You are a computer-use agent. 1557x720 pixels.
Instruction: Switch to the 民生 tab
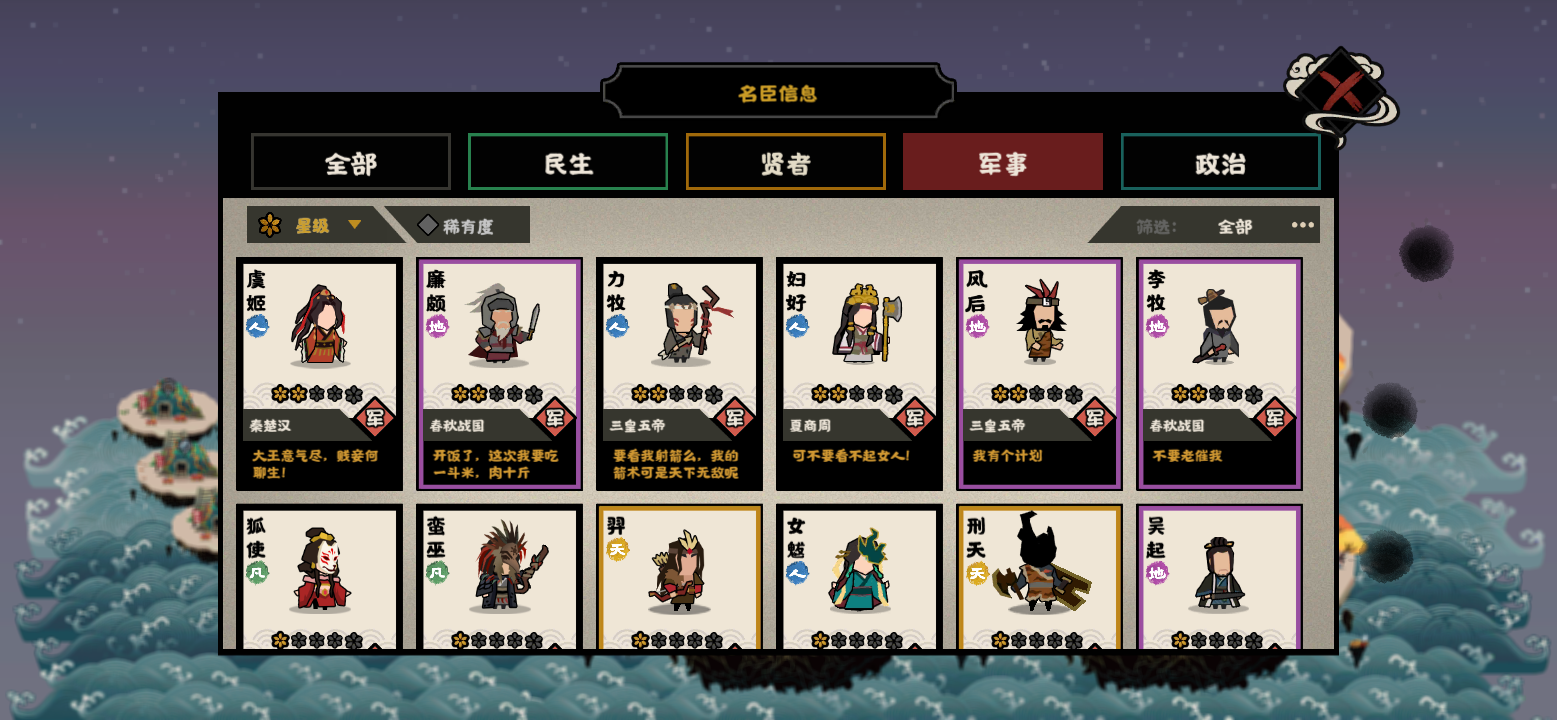(x=567, y=161)
